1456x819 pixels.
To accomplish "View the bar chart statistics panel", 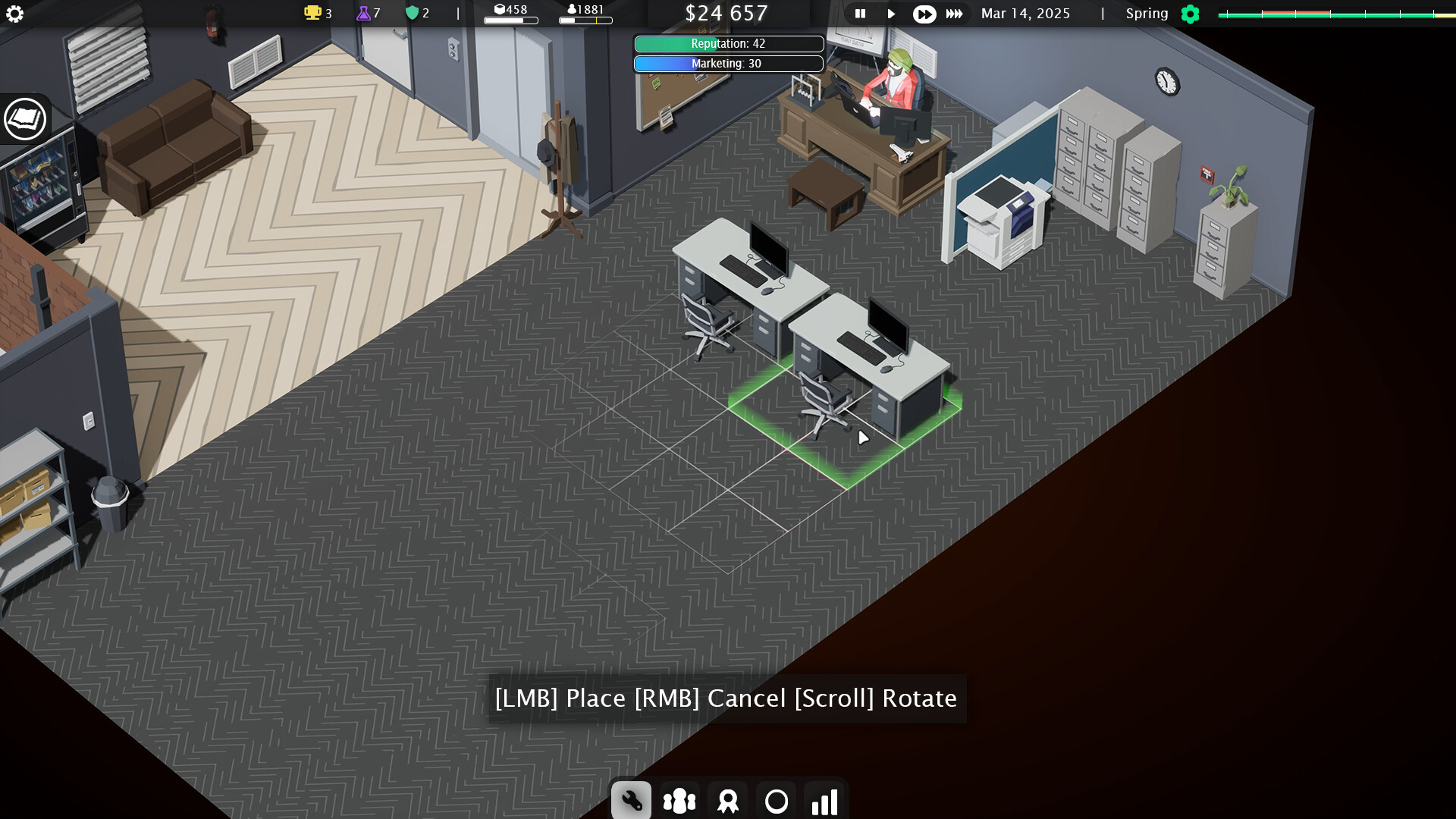I will pyautogui.click(x=825, y=799).
